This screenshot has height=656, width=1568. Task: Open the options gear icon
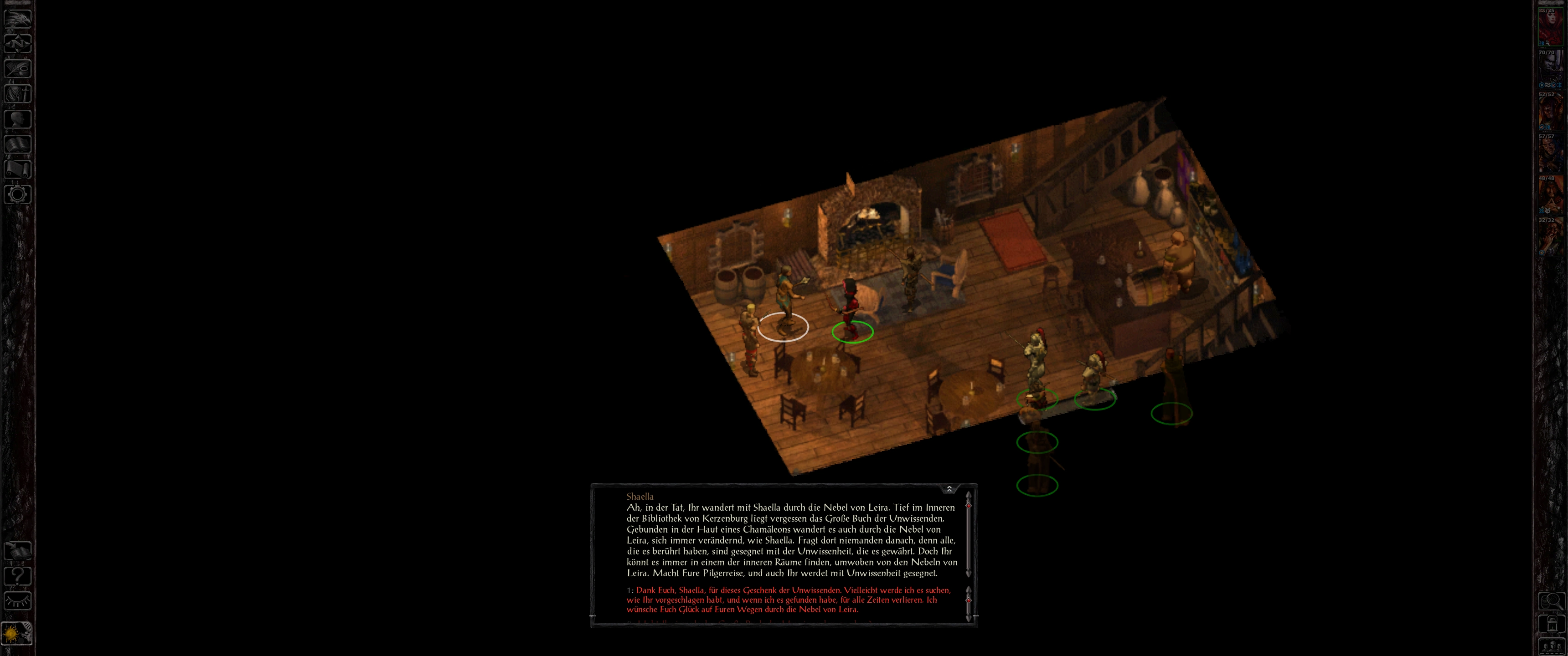(18, 195)
